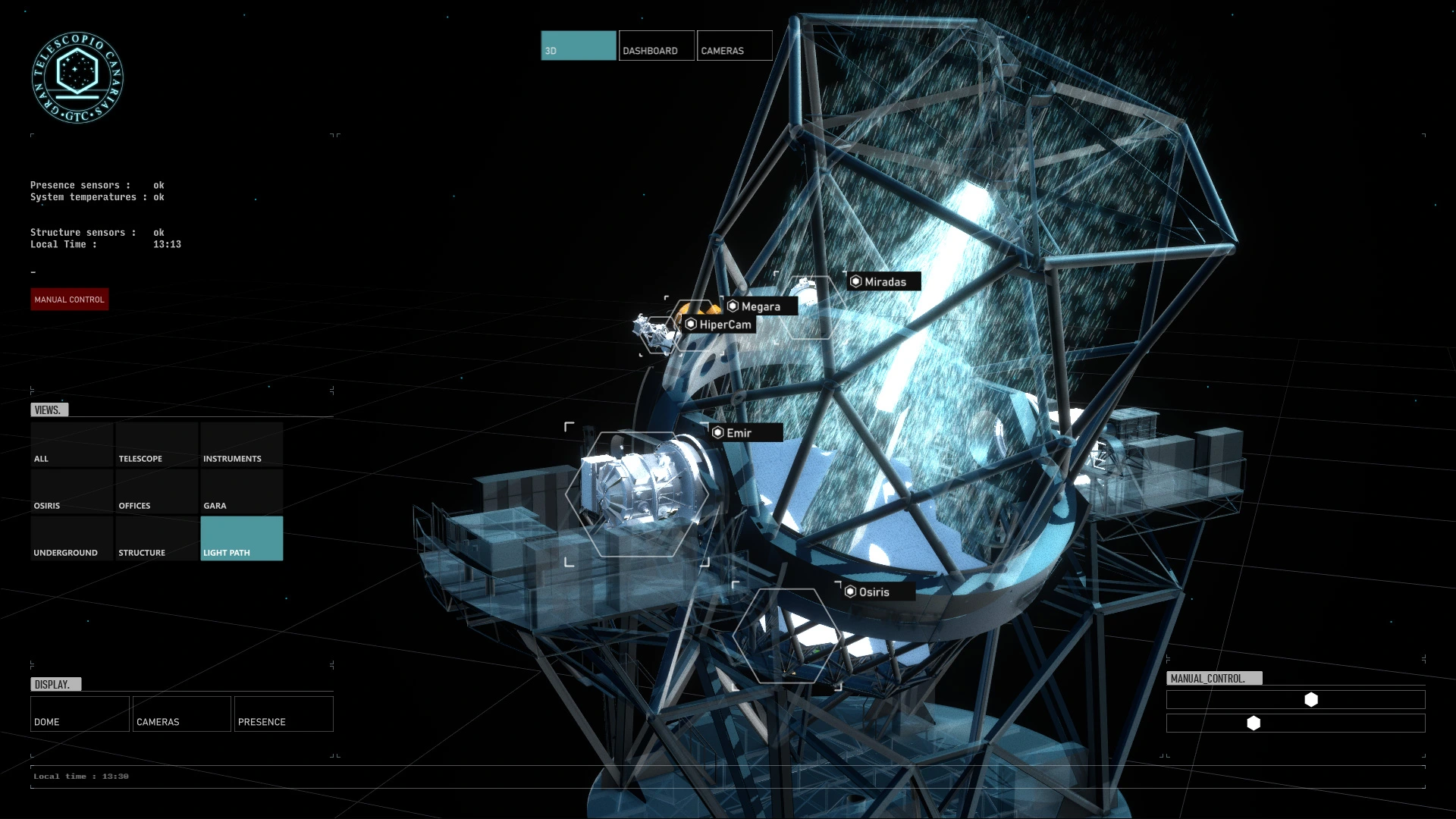Show the Instruments view

tap(241, 445)
